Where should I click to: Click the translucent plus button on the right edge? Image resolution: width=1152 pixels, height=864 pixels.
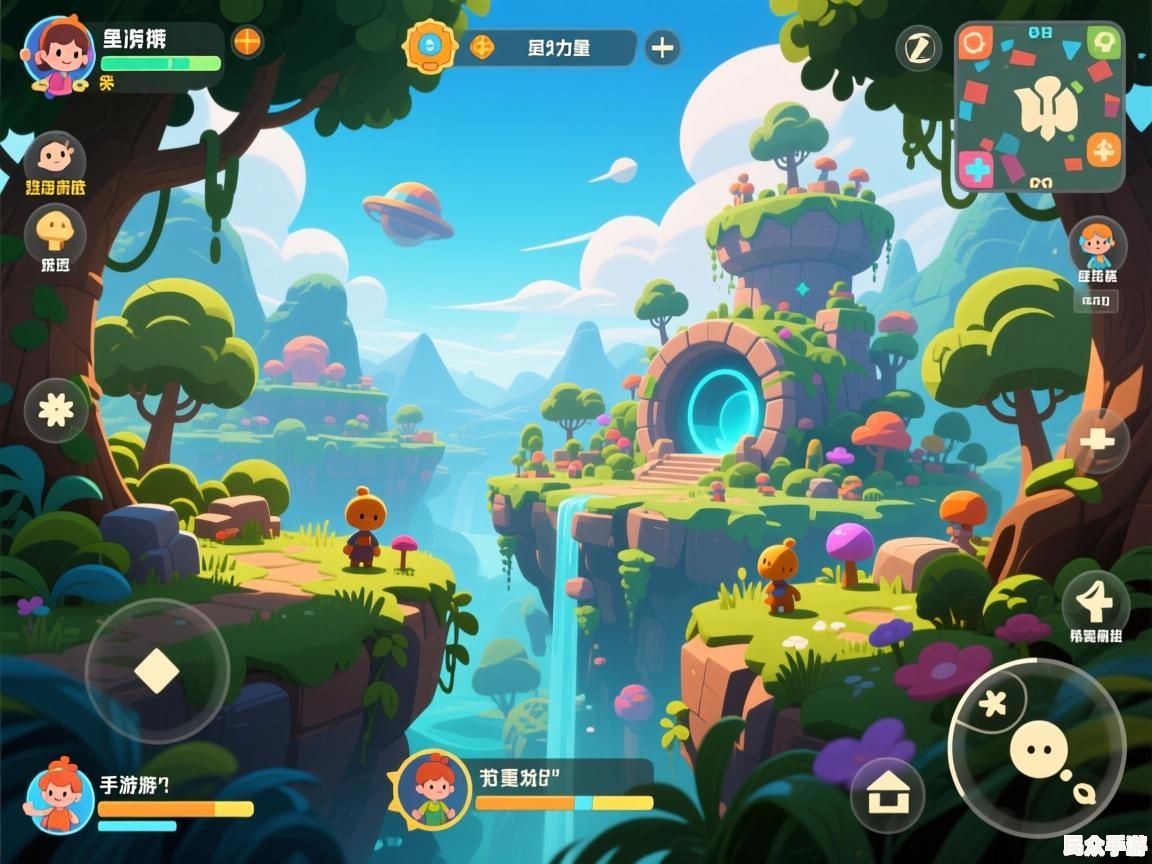pyautogui.click(x=1098, y=440)
